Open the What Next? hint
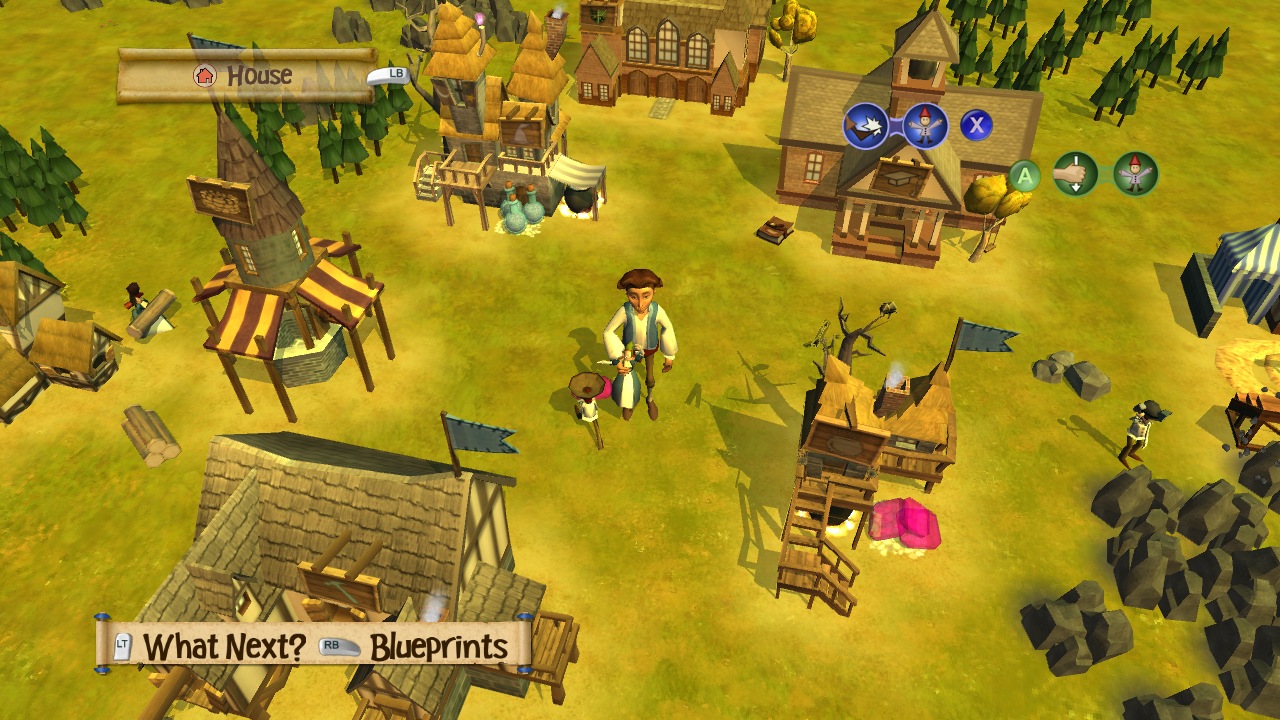Screen dimensions: 1280x720 click(223, 647)
